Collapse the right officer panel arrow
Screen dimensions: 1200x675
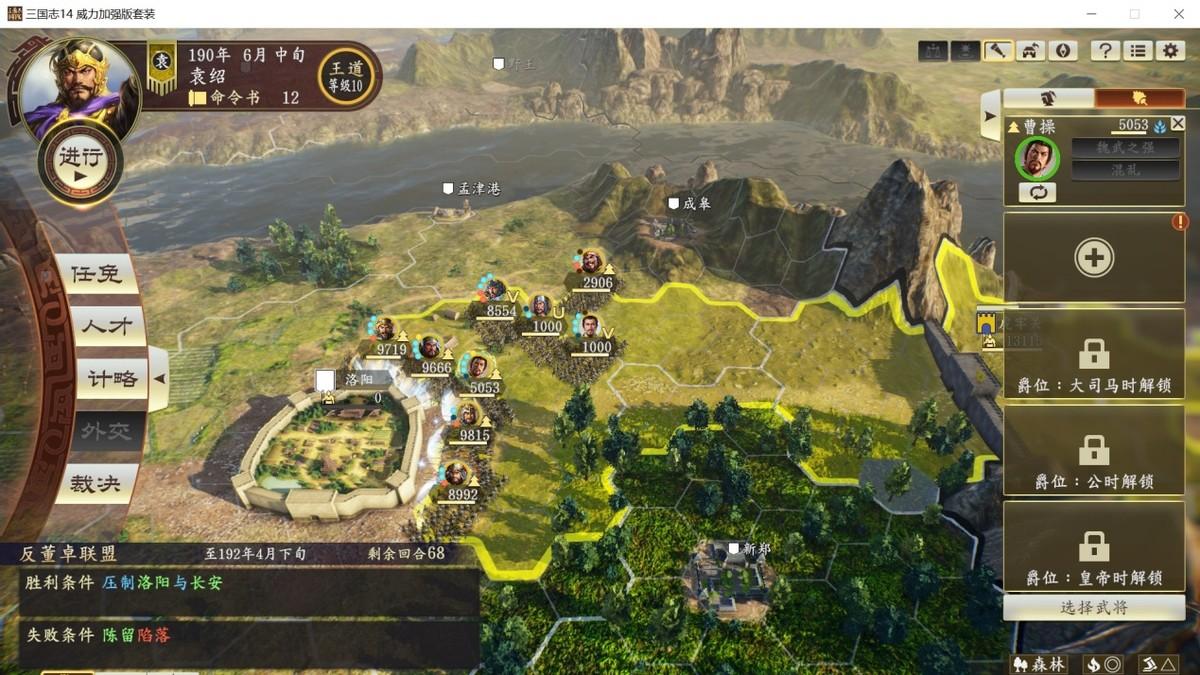coord(990,116)
